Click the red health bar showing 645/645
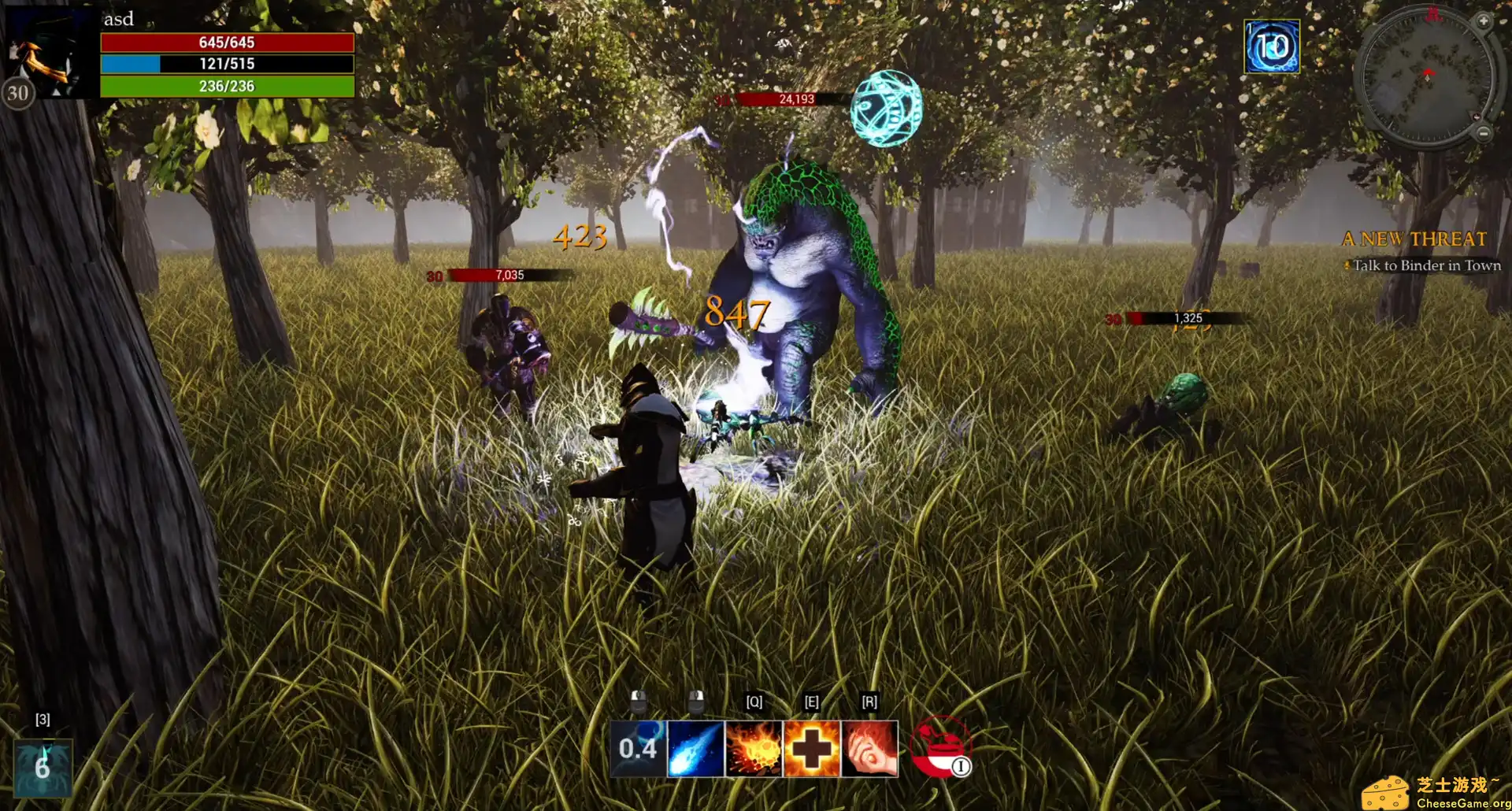Viewport: 1512px width, 811px height. point(227,44)
